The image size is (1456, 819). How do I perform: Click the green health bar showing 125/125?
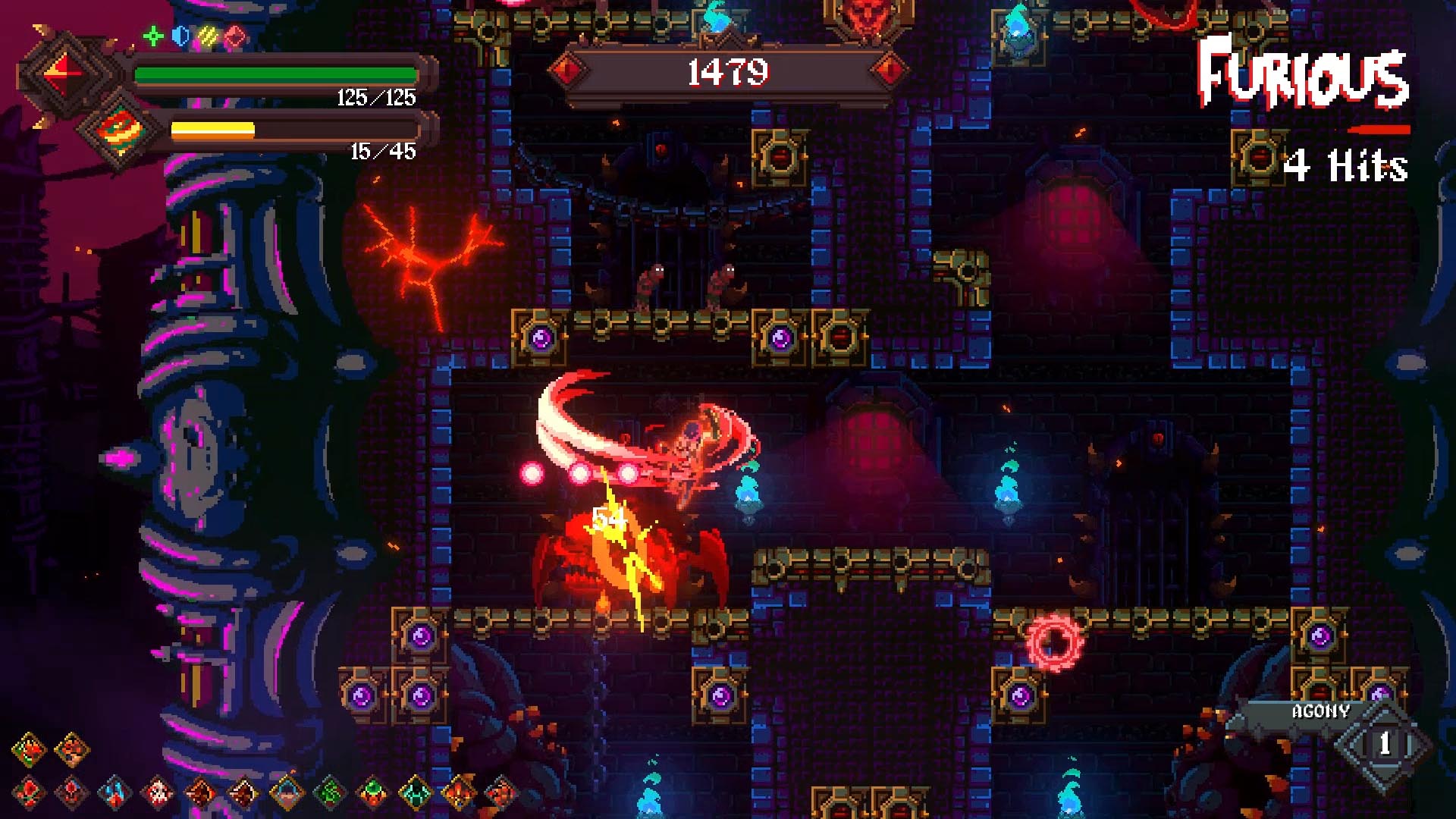pos(275,73)
